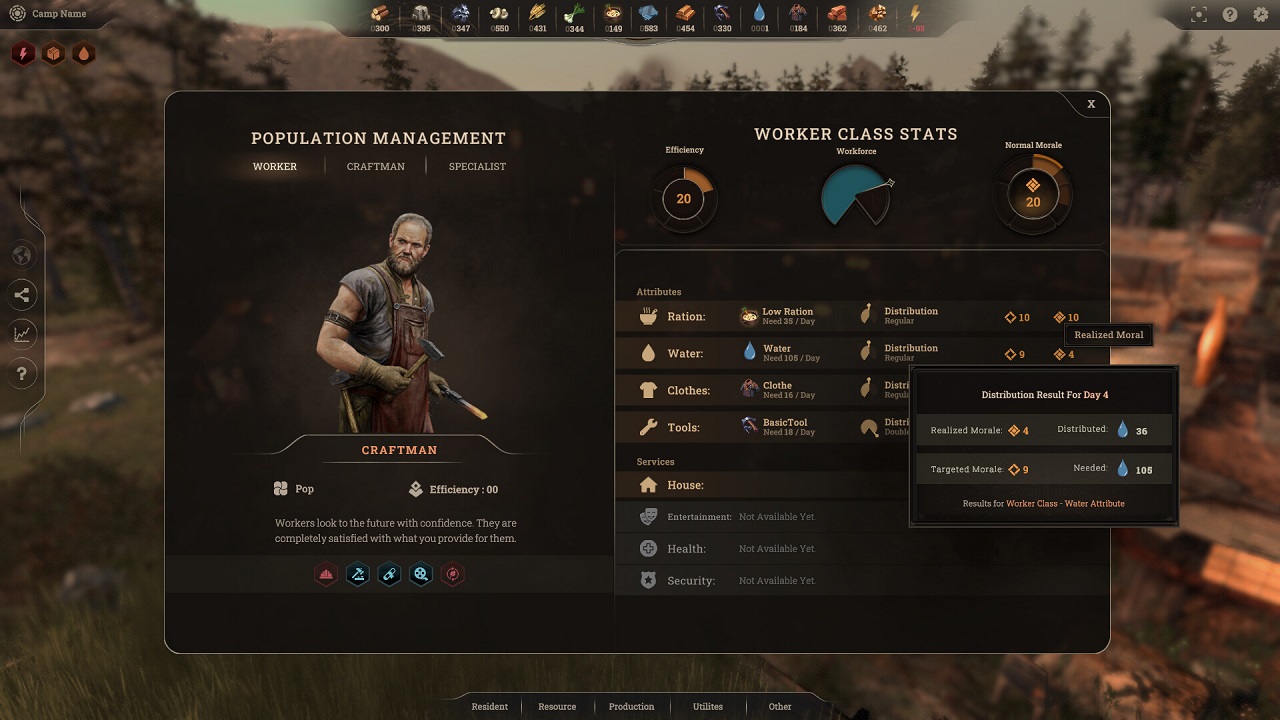Switch to the Worker tab
The width and height of the screenshot is (1280, 720).
(275, 166)
